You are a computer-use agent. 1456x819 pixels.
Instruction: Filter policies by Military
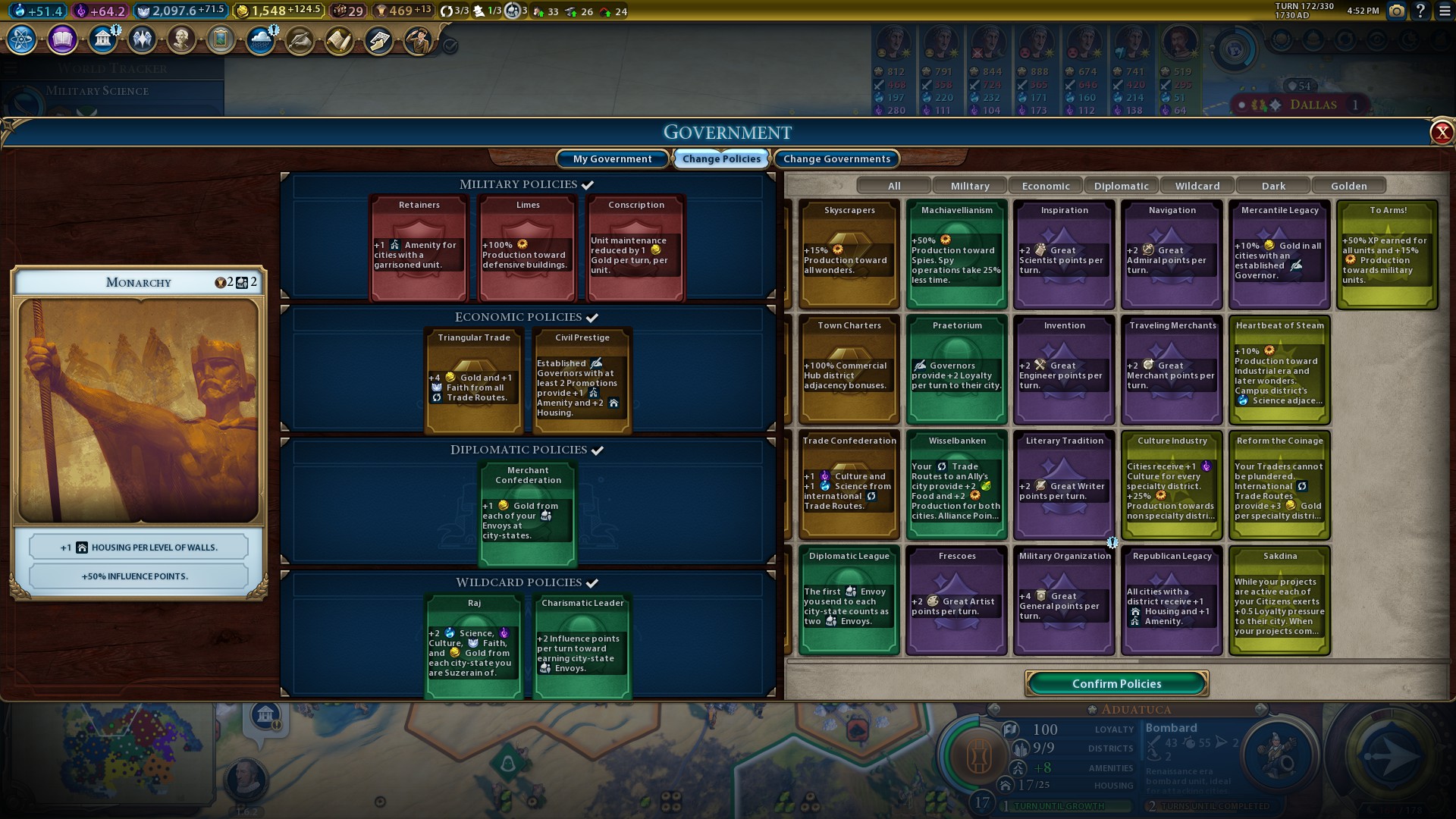click(x=970, y=186)
